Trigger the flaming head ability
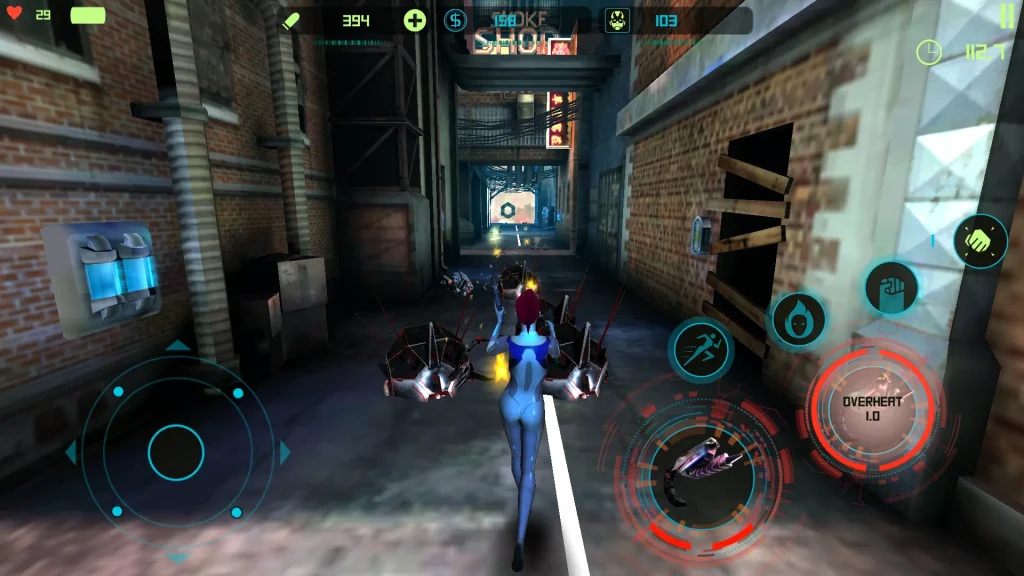 798,320
